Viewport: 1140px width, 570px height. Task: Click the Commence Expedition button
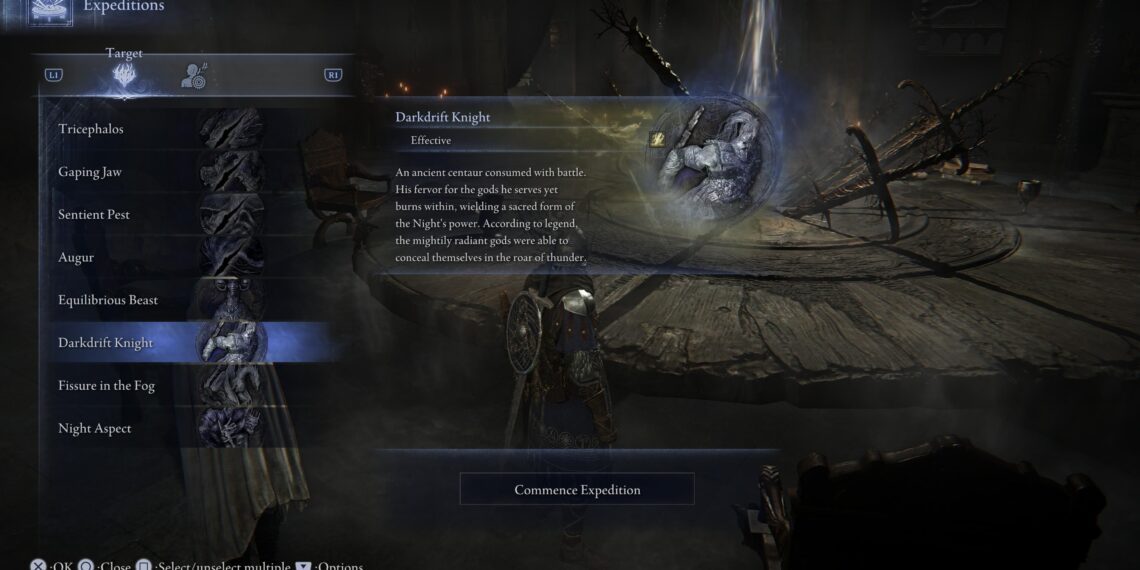tap(577, 490)
